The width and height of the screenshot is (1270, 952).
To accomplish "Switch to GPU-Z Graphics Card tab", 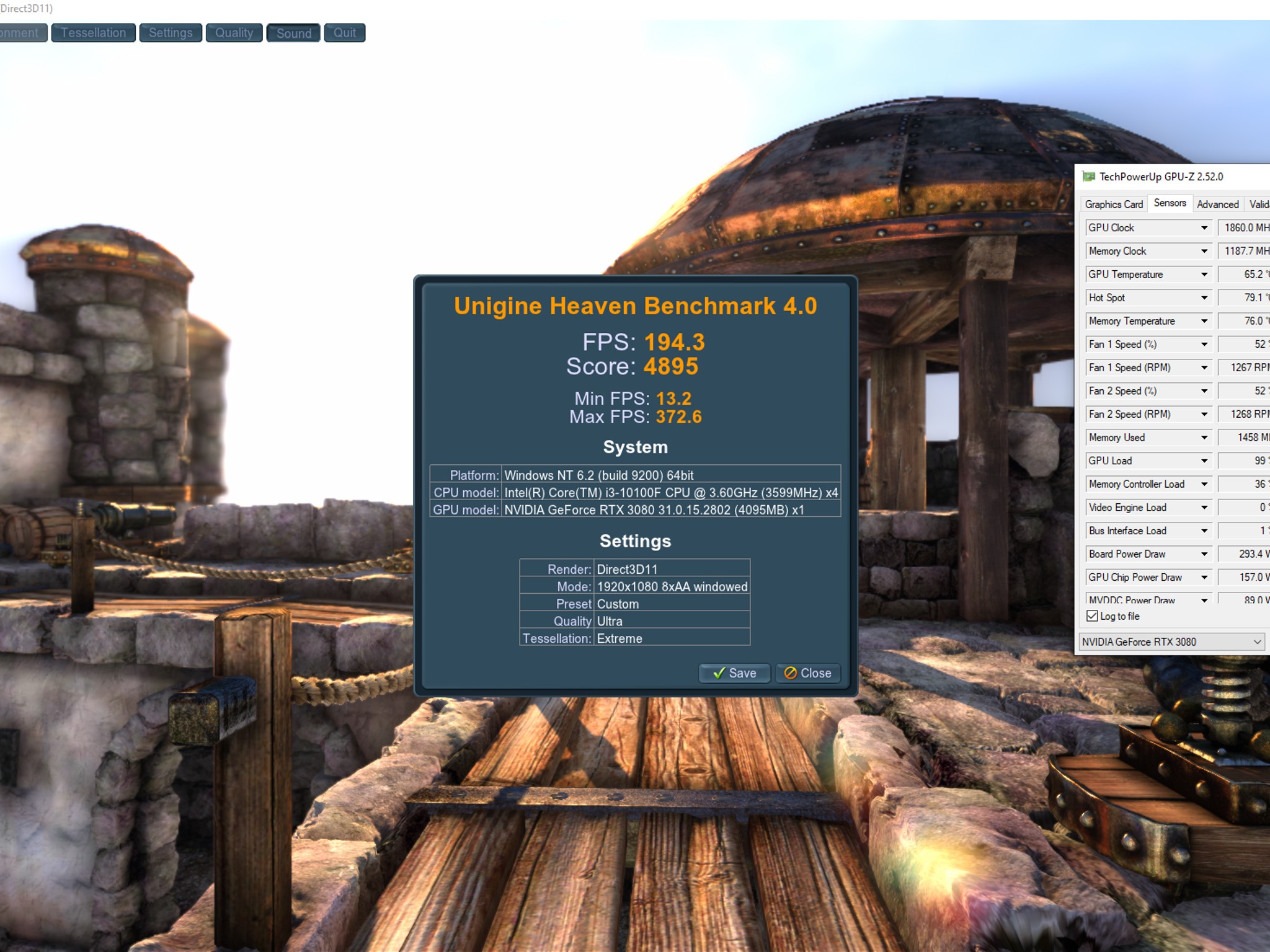I will pos(1114,204).
